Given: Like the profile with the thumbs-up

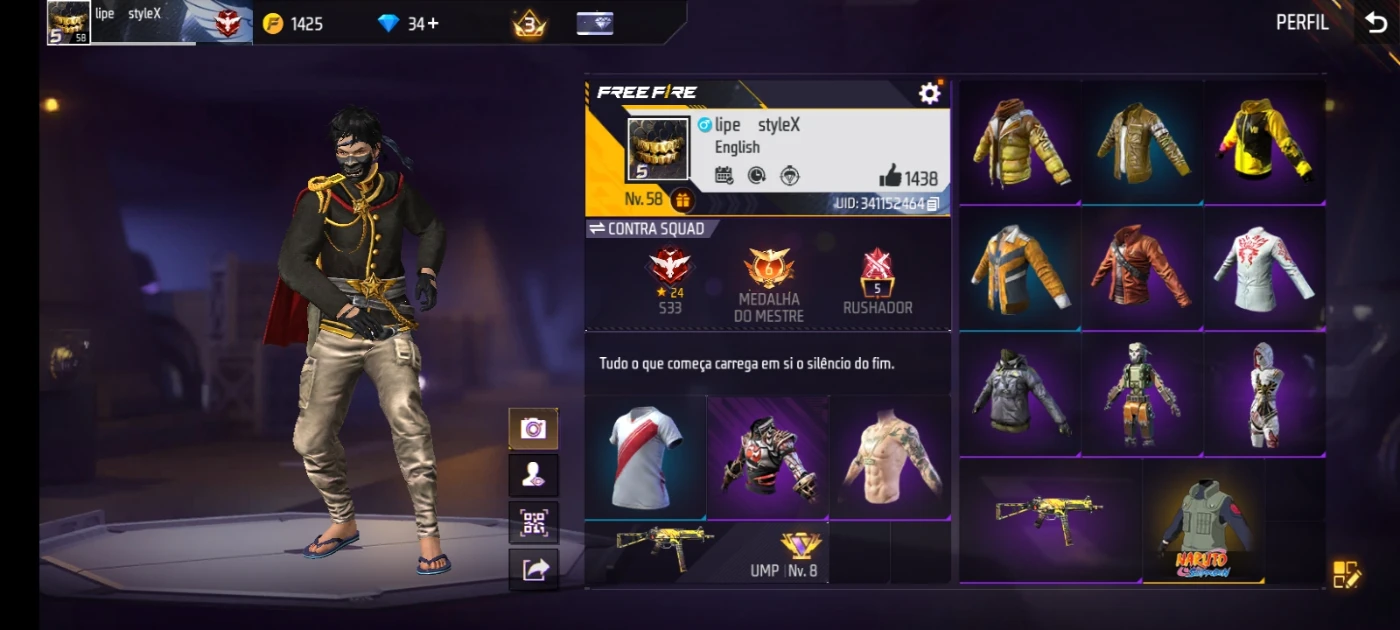Looking at the screenshot, I should coord(890,177).
